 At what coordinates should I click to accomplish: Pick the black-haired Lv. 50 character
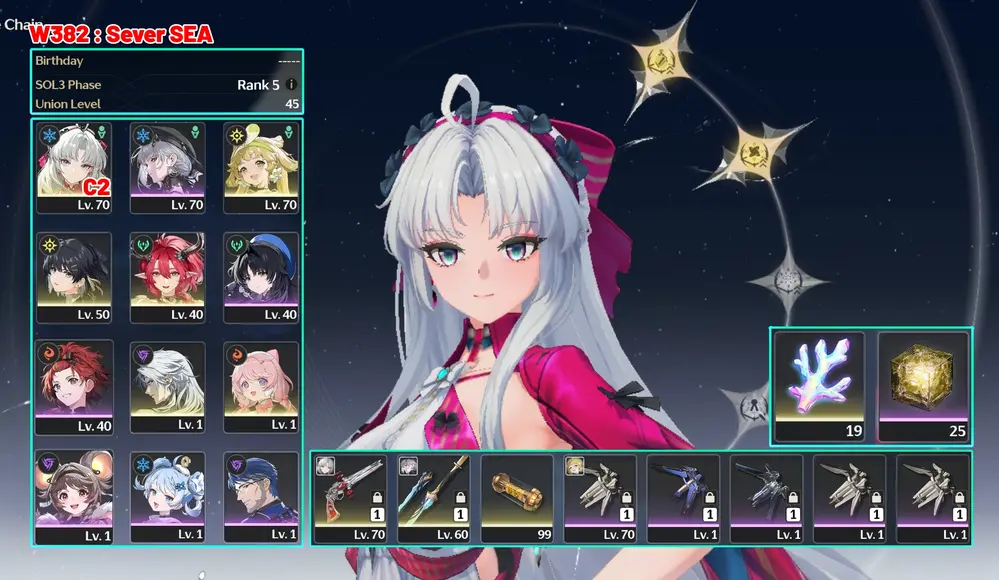(x=75, y=277)
